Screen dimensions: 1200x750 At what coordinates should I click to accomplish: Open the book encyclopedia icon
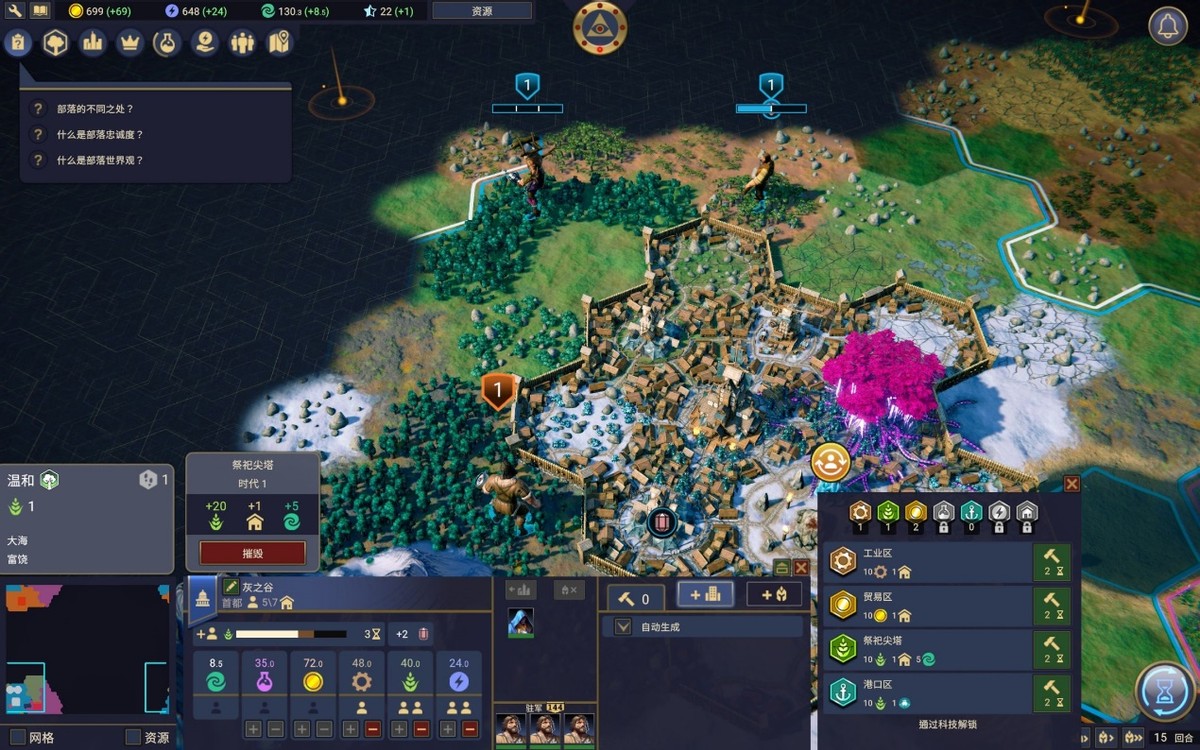point(40,11)
